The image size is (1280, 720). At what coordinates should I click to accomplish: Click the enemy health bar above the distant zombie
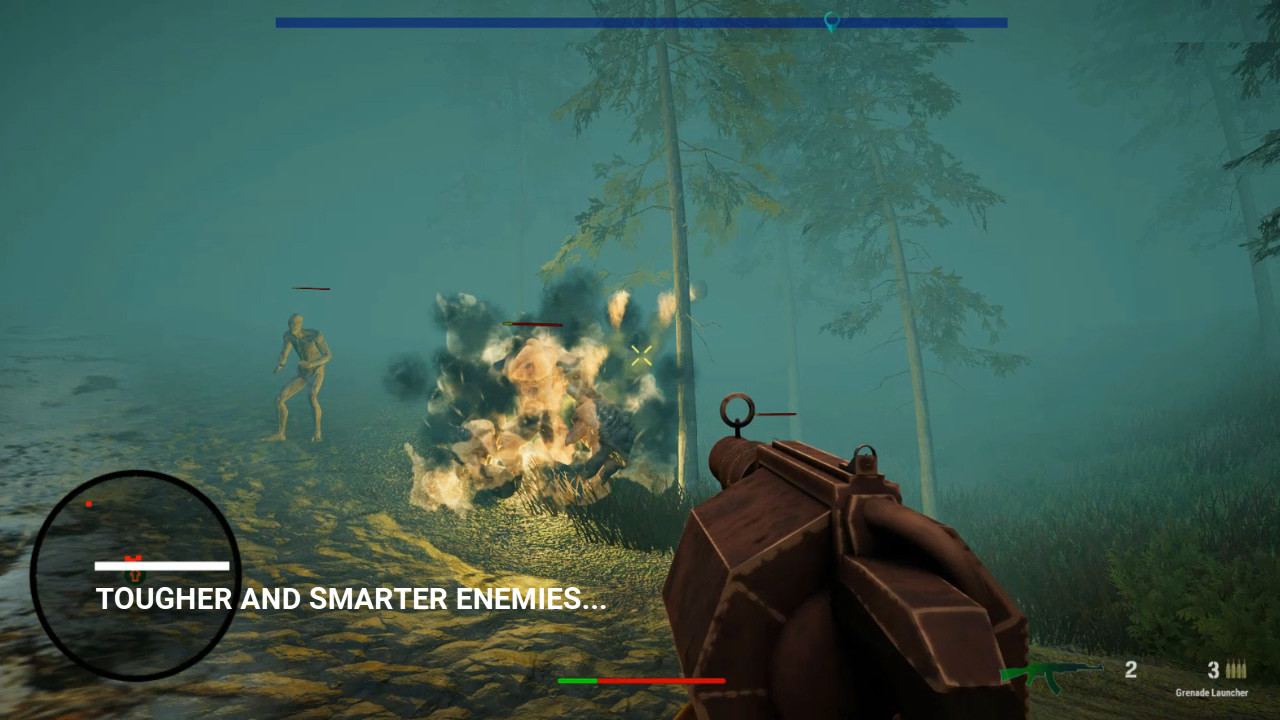(310, 290)
